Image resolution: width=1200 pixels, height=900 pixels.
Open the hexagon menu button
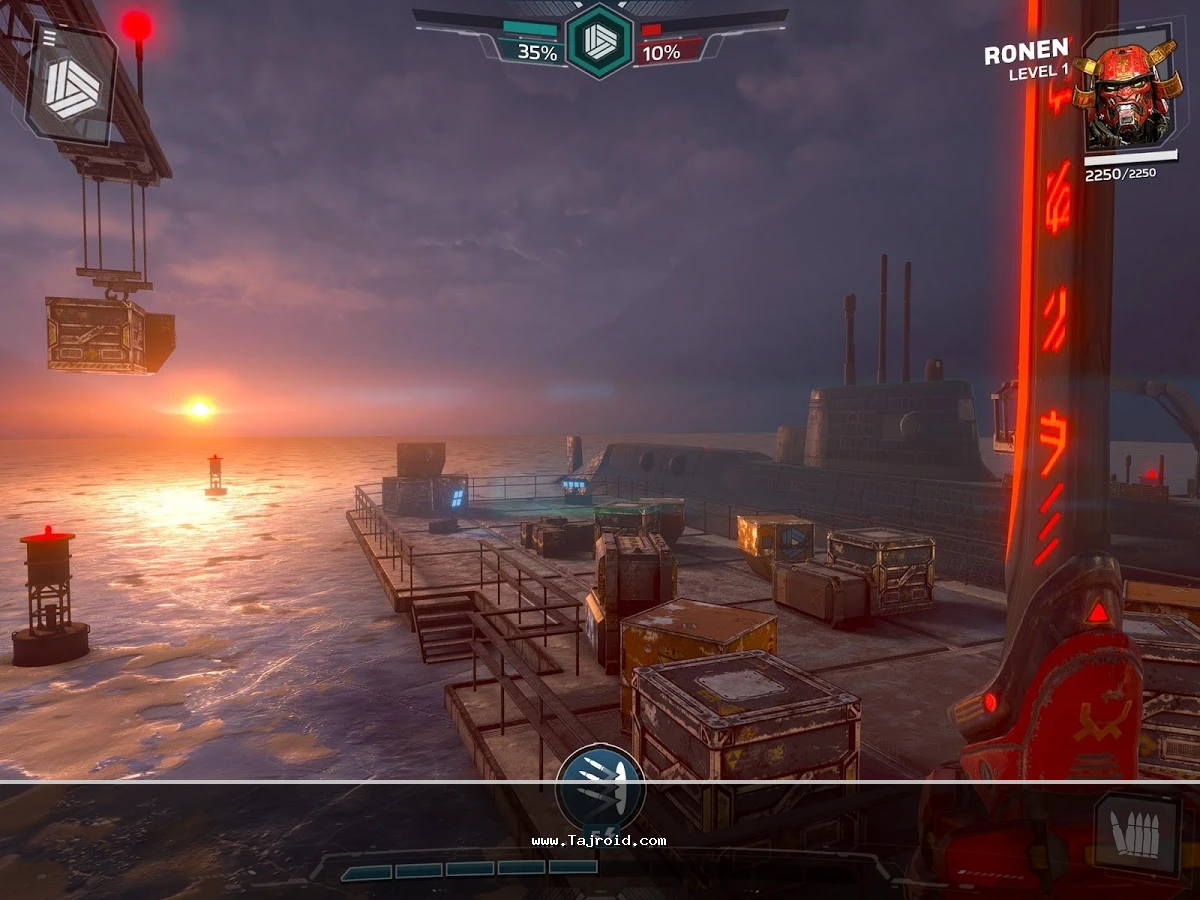(70, 84)
